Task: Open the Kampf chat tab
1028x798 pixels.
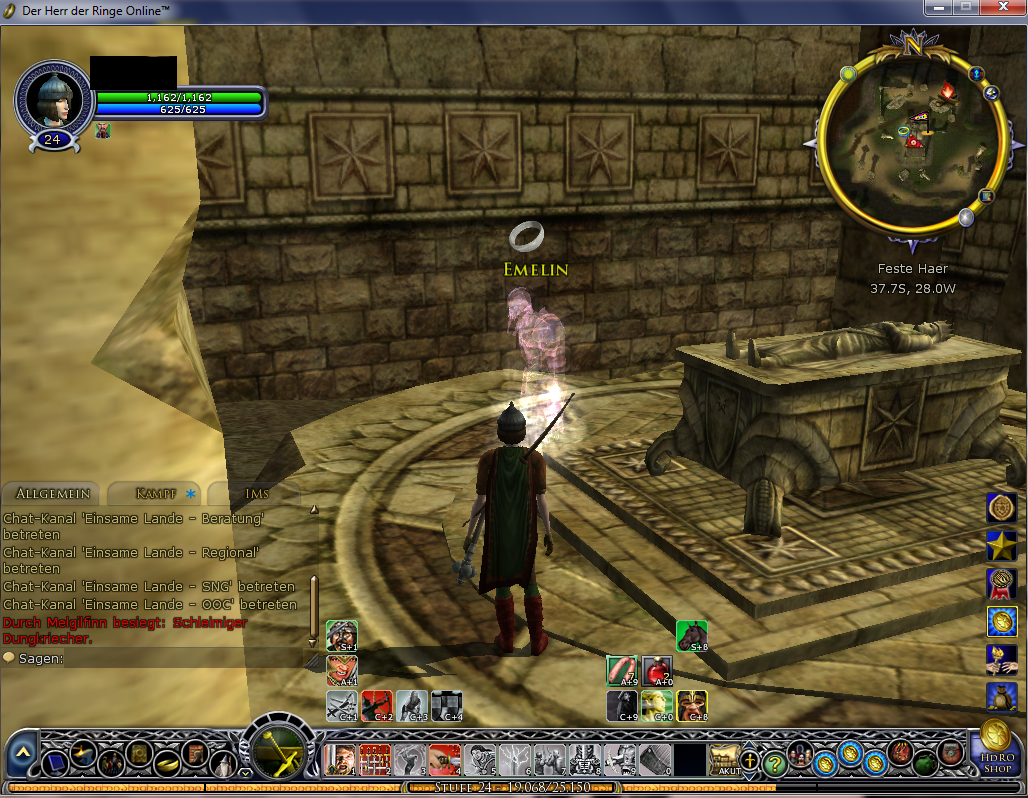Action: pos(155,493)
